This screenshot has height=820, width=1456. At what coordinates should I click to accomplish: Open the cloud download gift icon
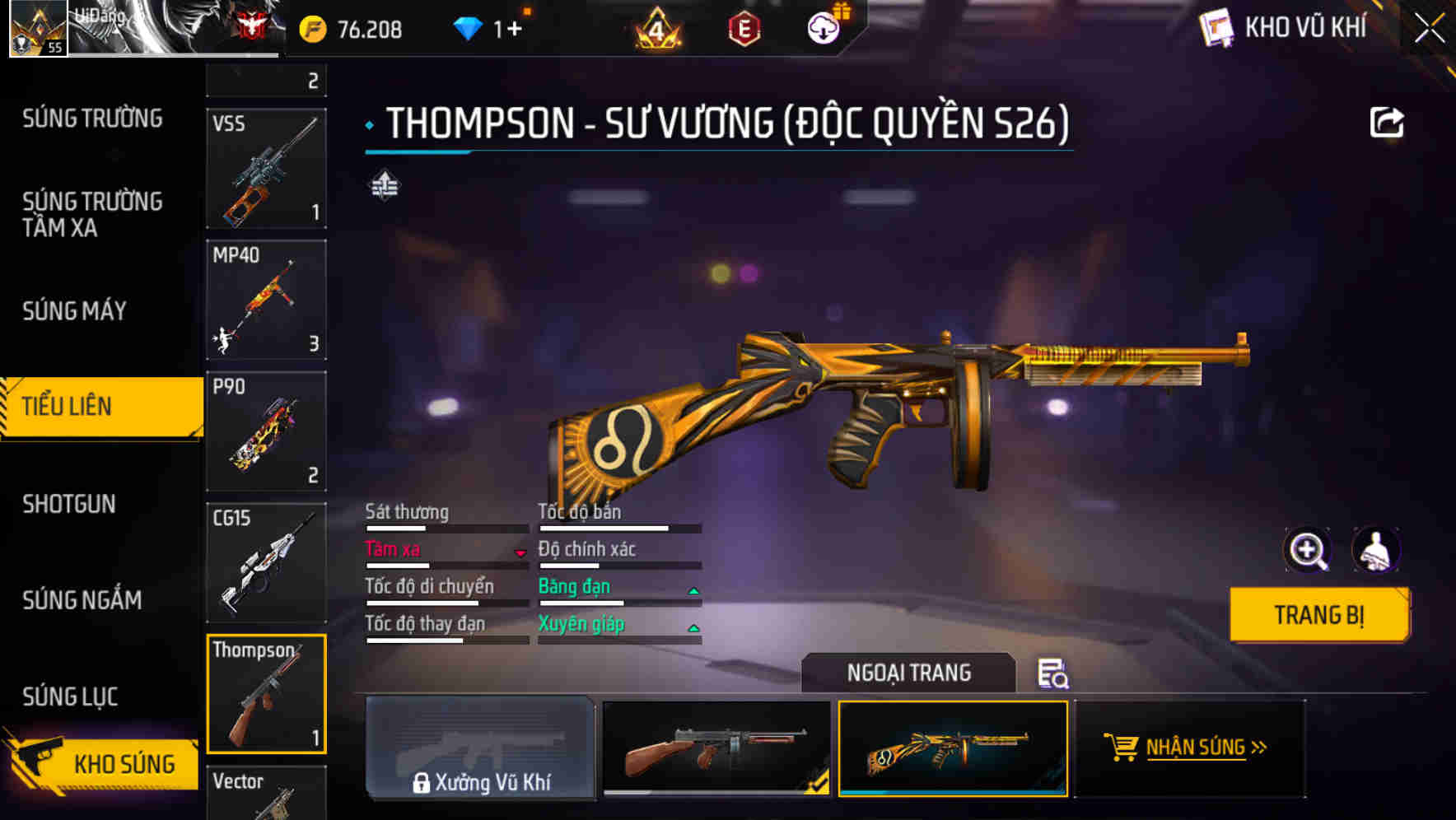coord(824,26)
